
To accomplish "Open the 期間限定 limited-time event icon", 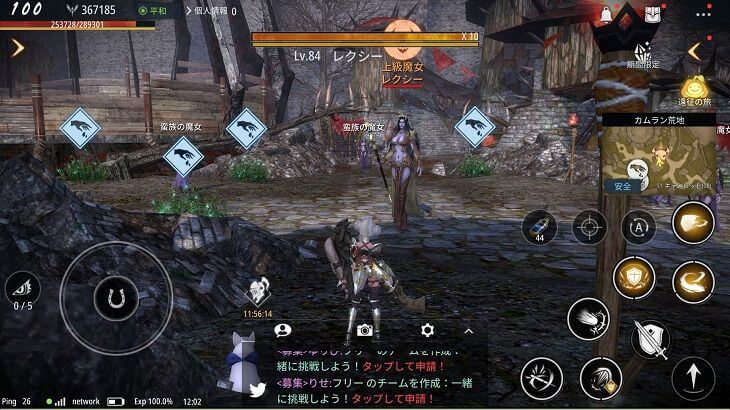I will coord(645,56).
